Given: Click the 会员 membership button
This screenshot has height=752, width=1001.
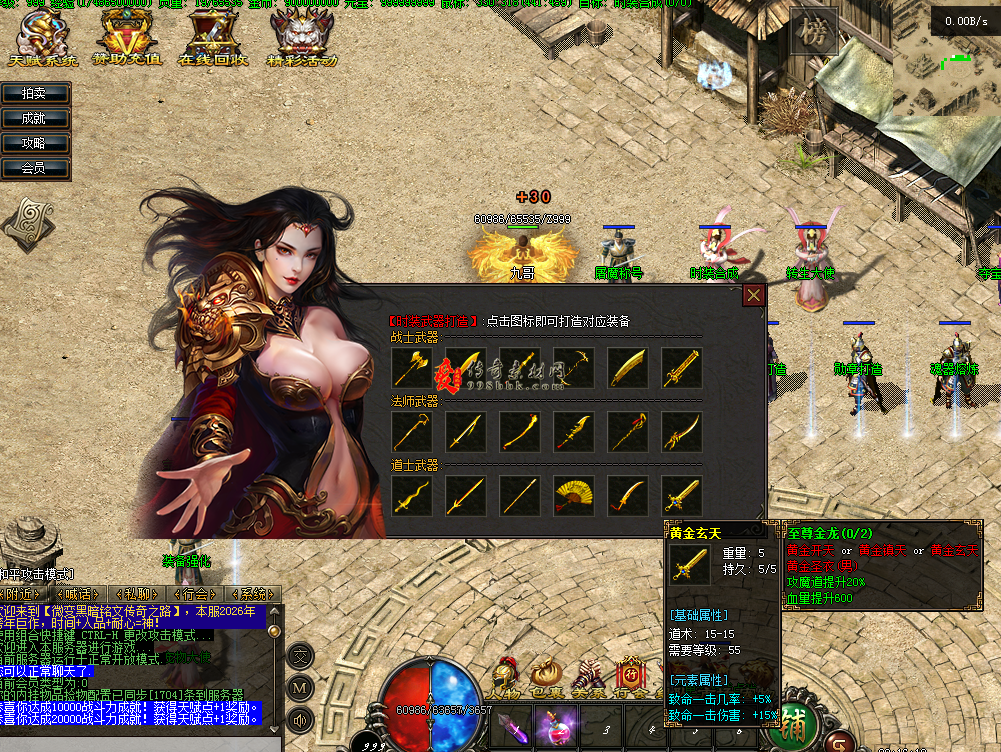Looking at the screenshot, I should point(36,168).
